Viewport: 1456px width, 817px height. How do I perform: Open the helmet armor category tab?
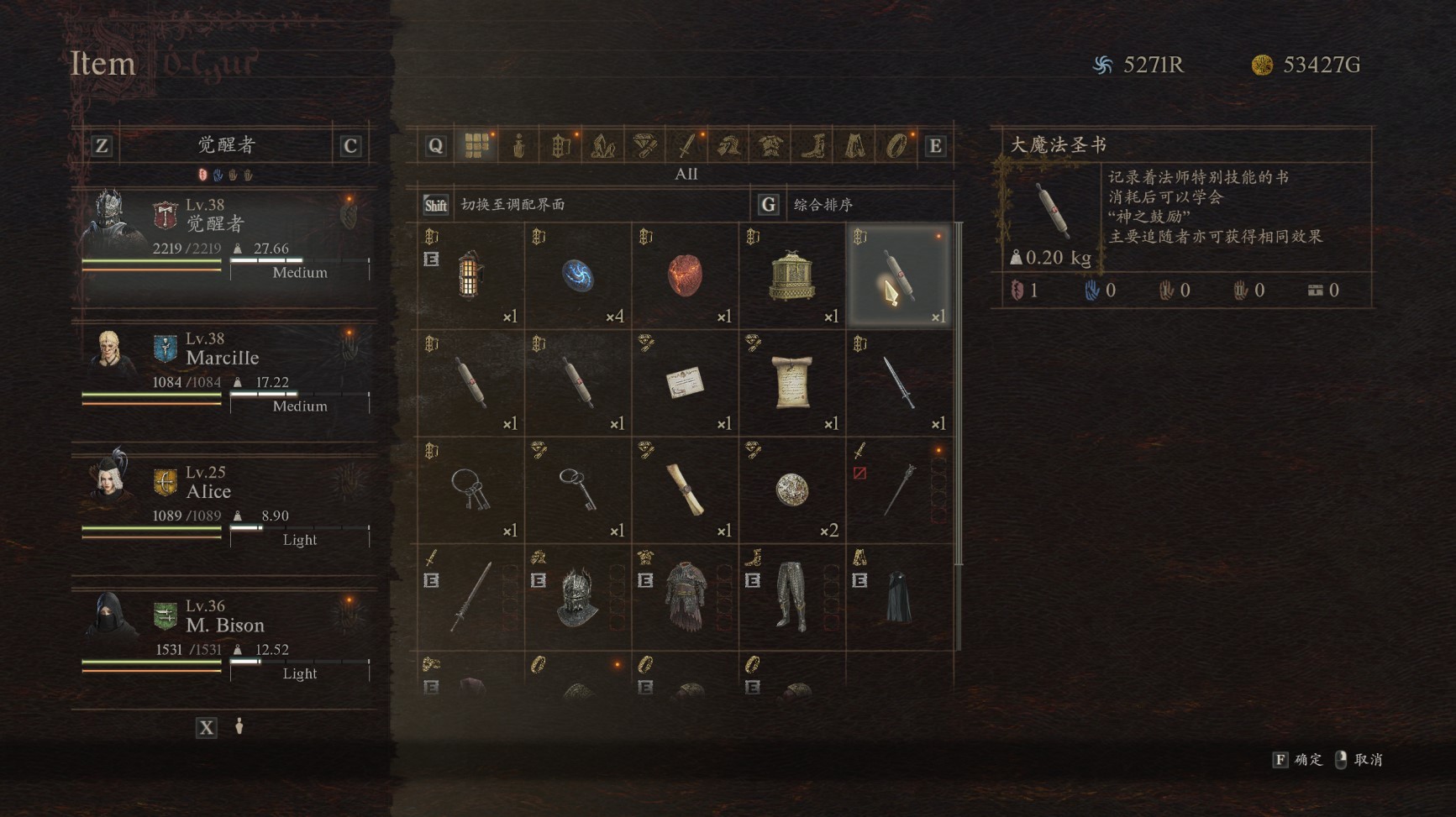click(x=728, y=146)
